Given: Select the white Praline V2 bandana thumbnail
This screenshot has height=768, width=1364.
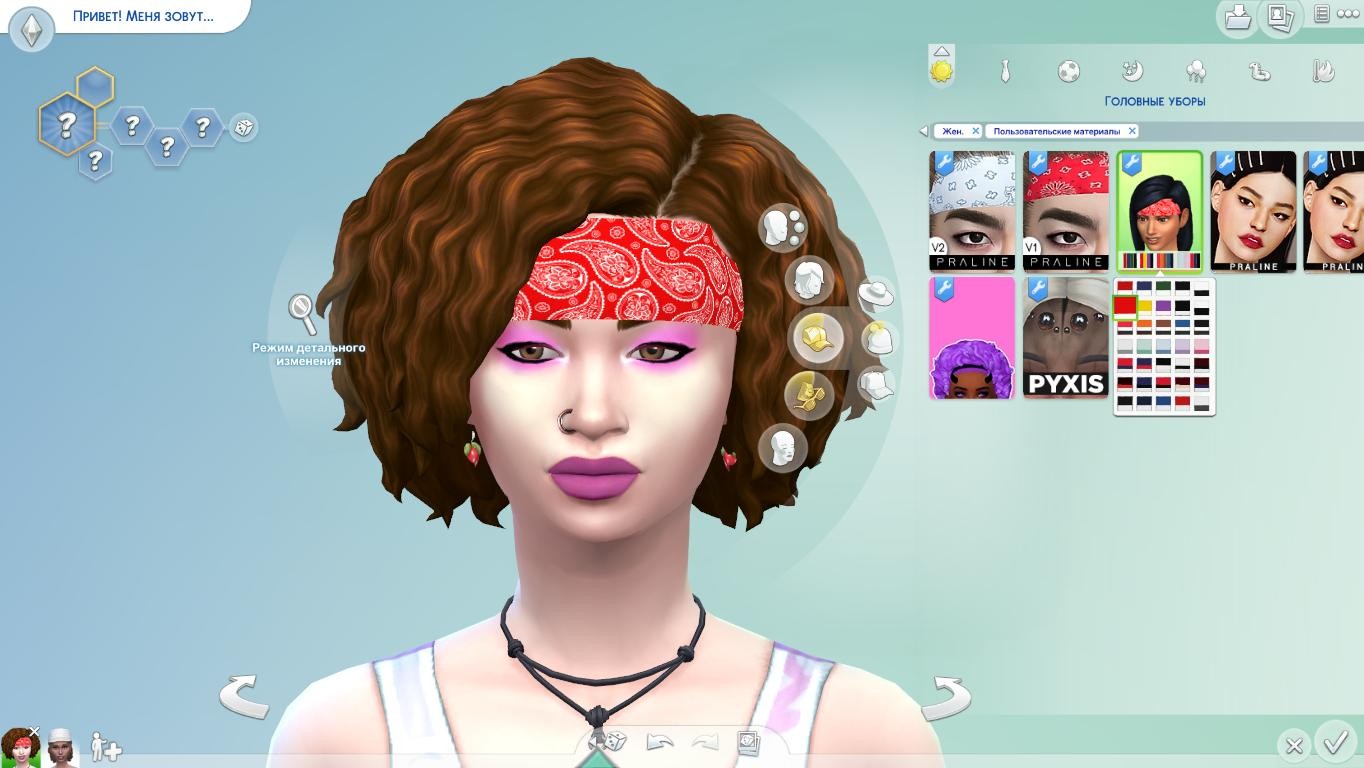Looking at the screenshot, I should [x=972, y=211].
